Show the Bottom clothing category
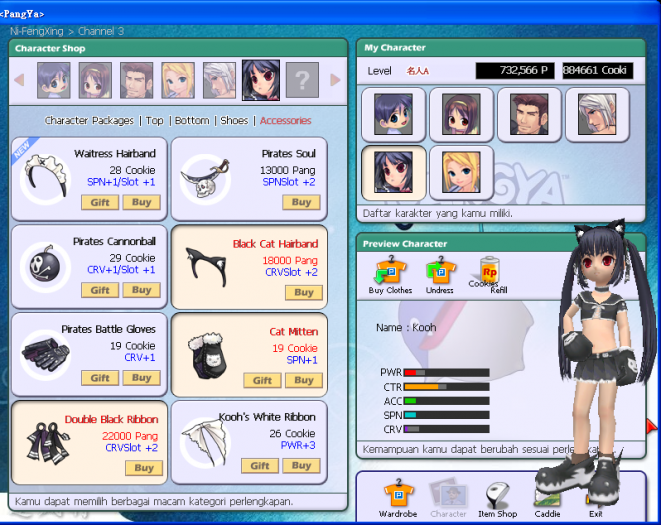Image resolution: width=661 pixels, height=525 pixels. [x=192, y=121]
